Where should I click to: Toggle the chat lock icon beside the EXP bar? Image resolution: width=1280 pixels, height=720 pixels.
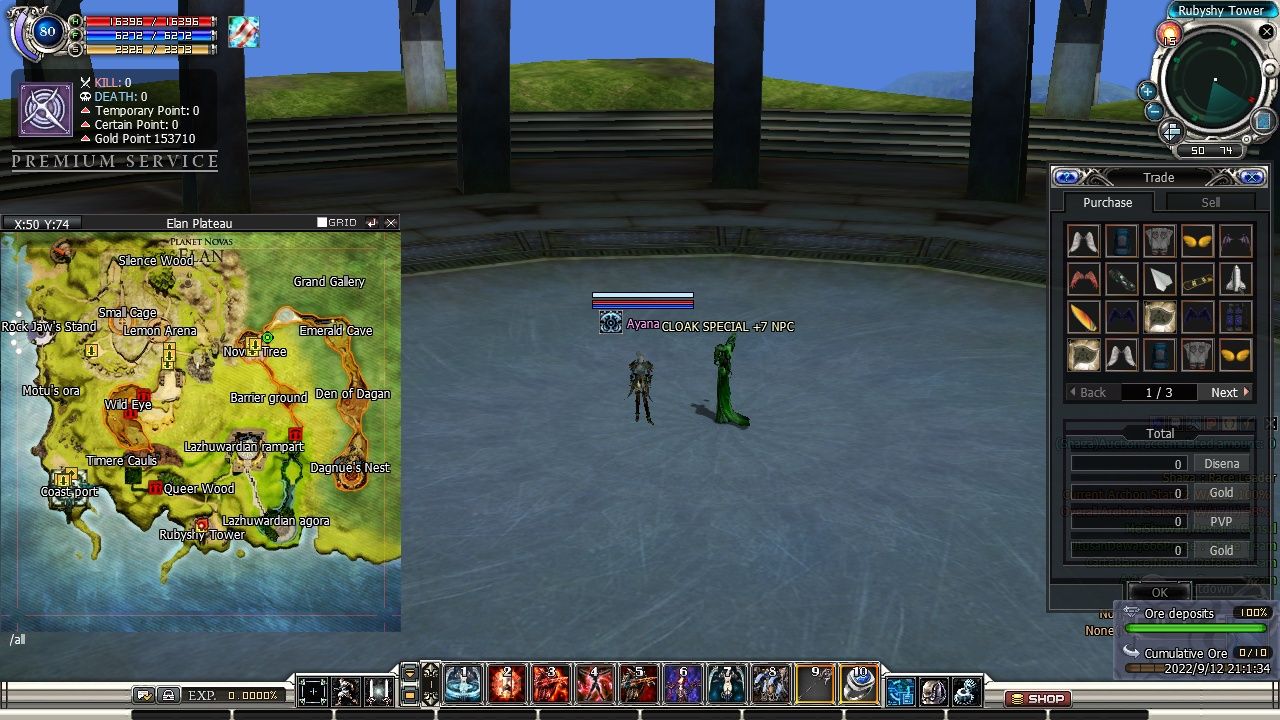click(x=167, y=693)
